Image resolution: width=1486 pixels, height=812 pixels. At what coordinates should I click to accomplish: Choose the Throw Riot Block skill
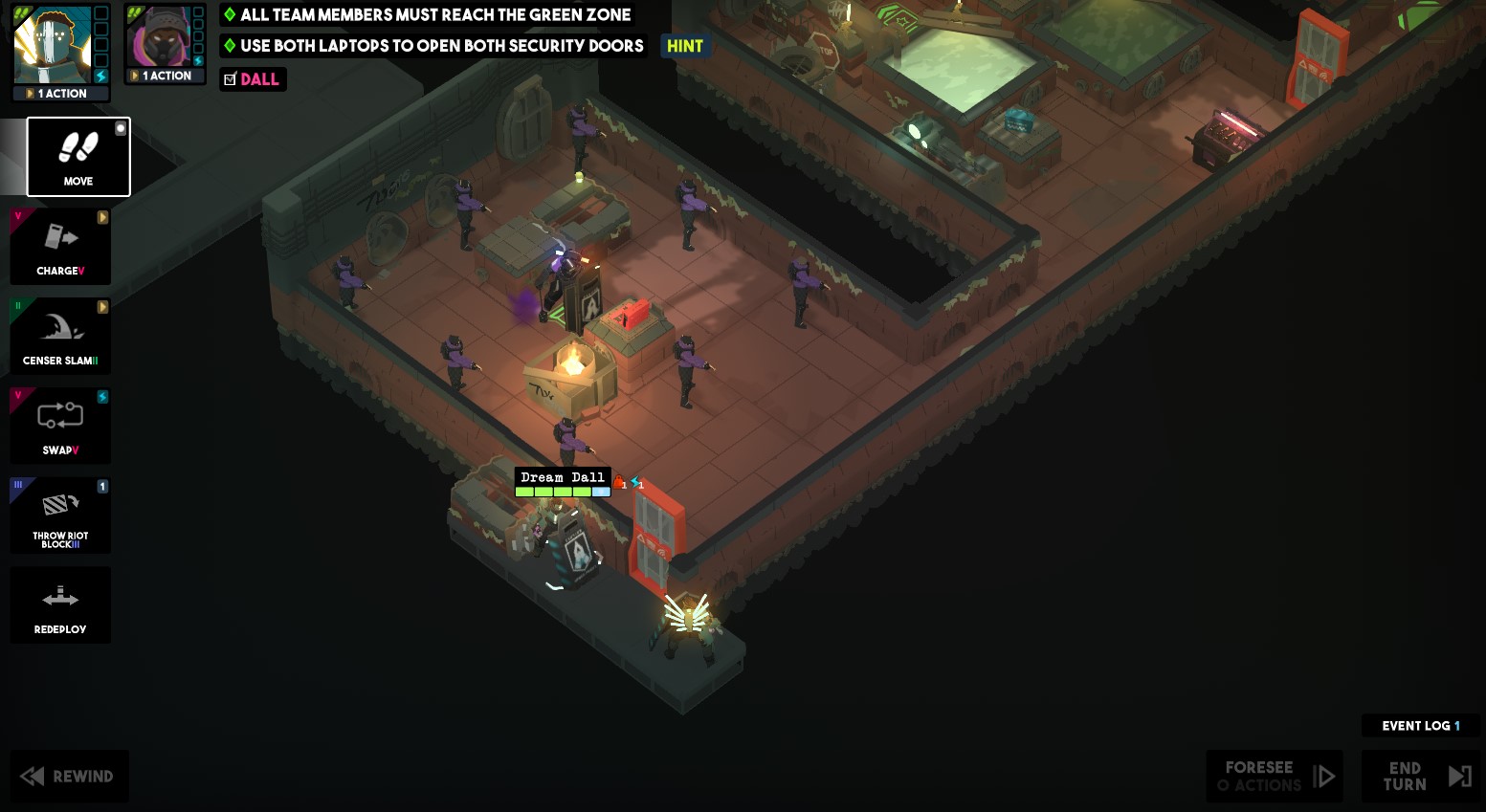point(59,515)
